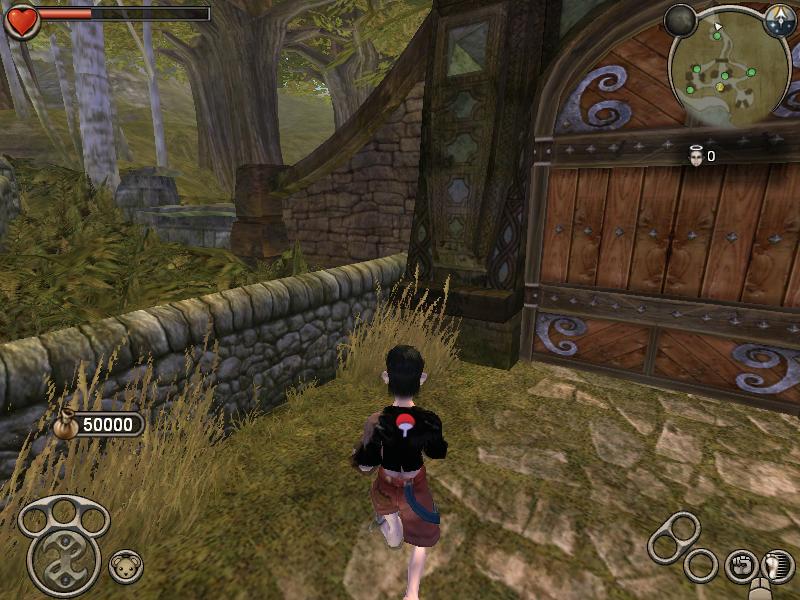Click the compass icon beside the minimap
Screen dimensions: 800x600
779,21
